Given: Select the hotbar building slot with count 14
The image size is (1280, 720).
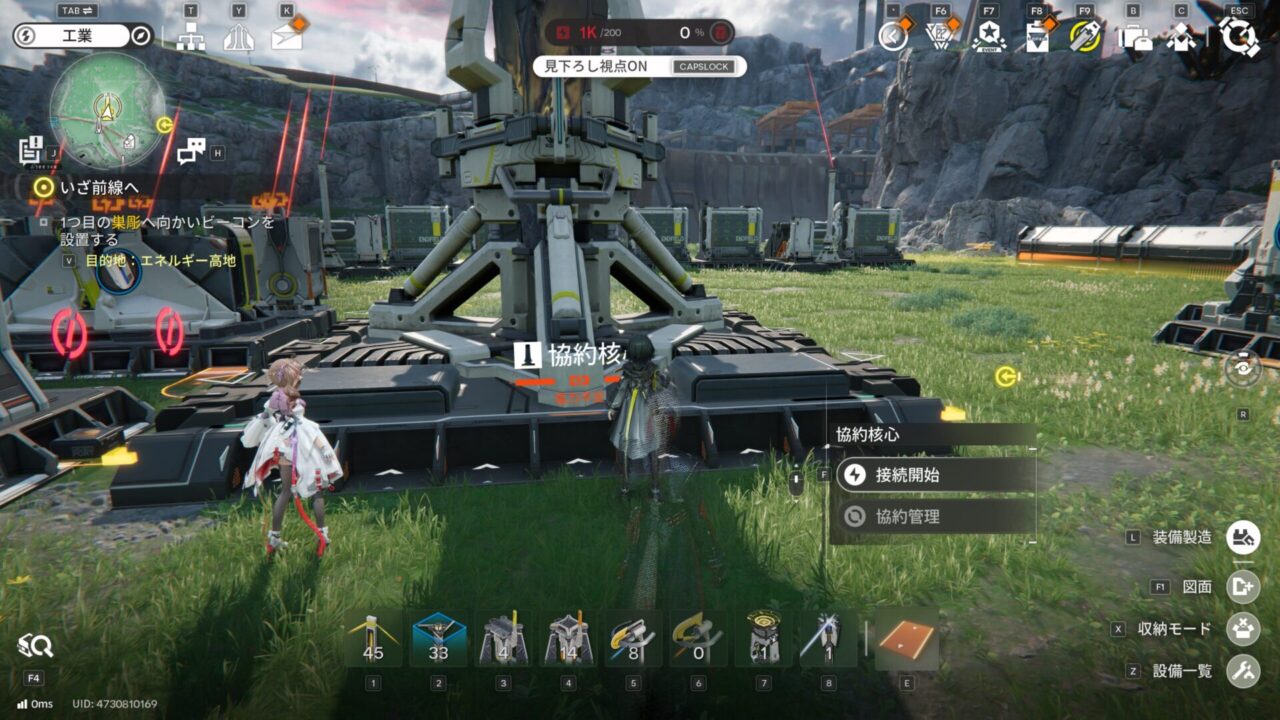Looking at the screenshot, I should pos(568,639).
